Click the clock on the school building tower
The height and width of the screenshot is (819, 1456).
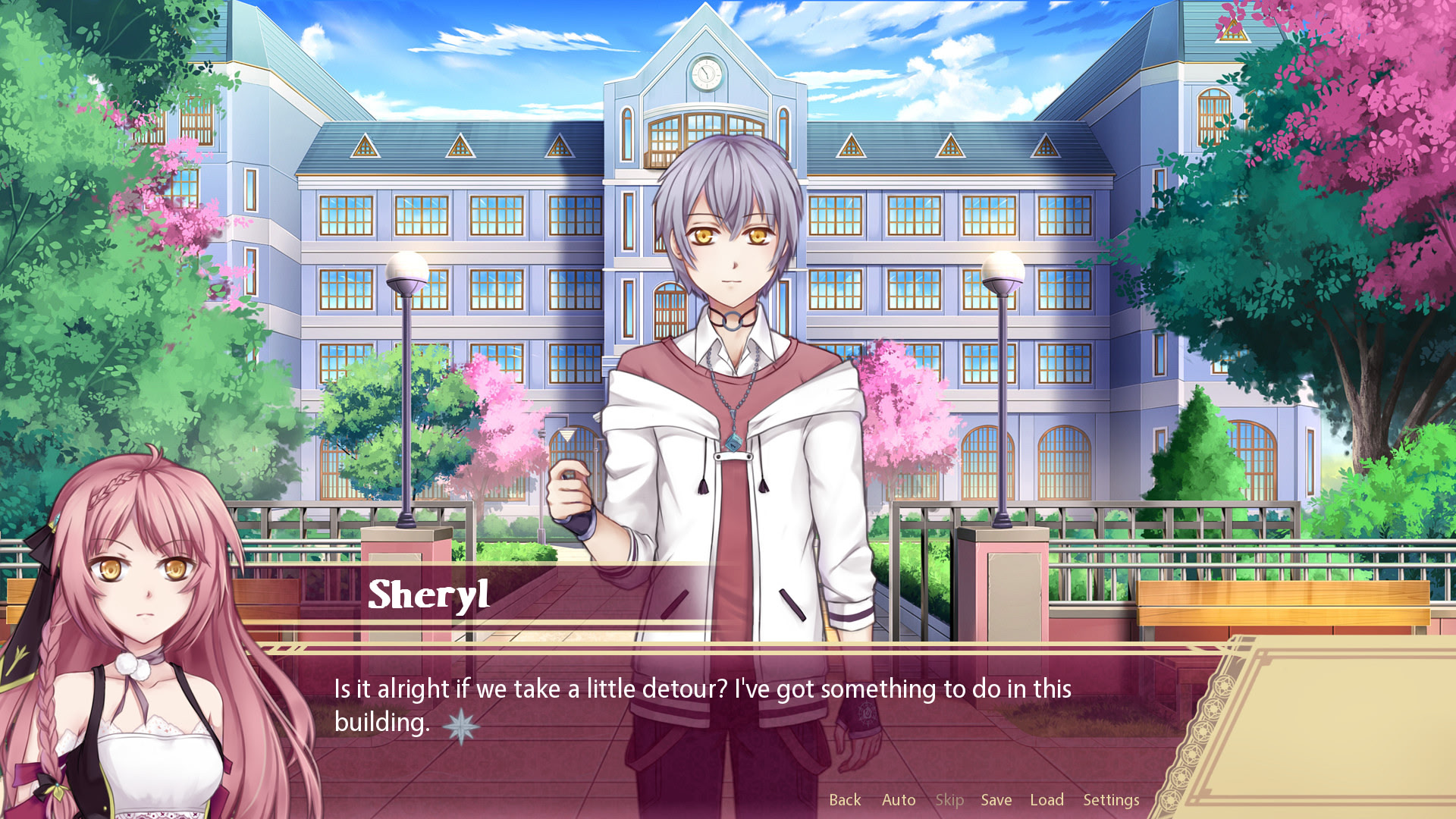point(705,74)
